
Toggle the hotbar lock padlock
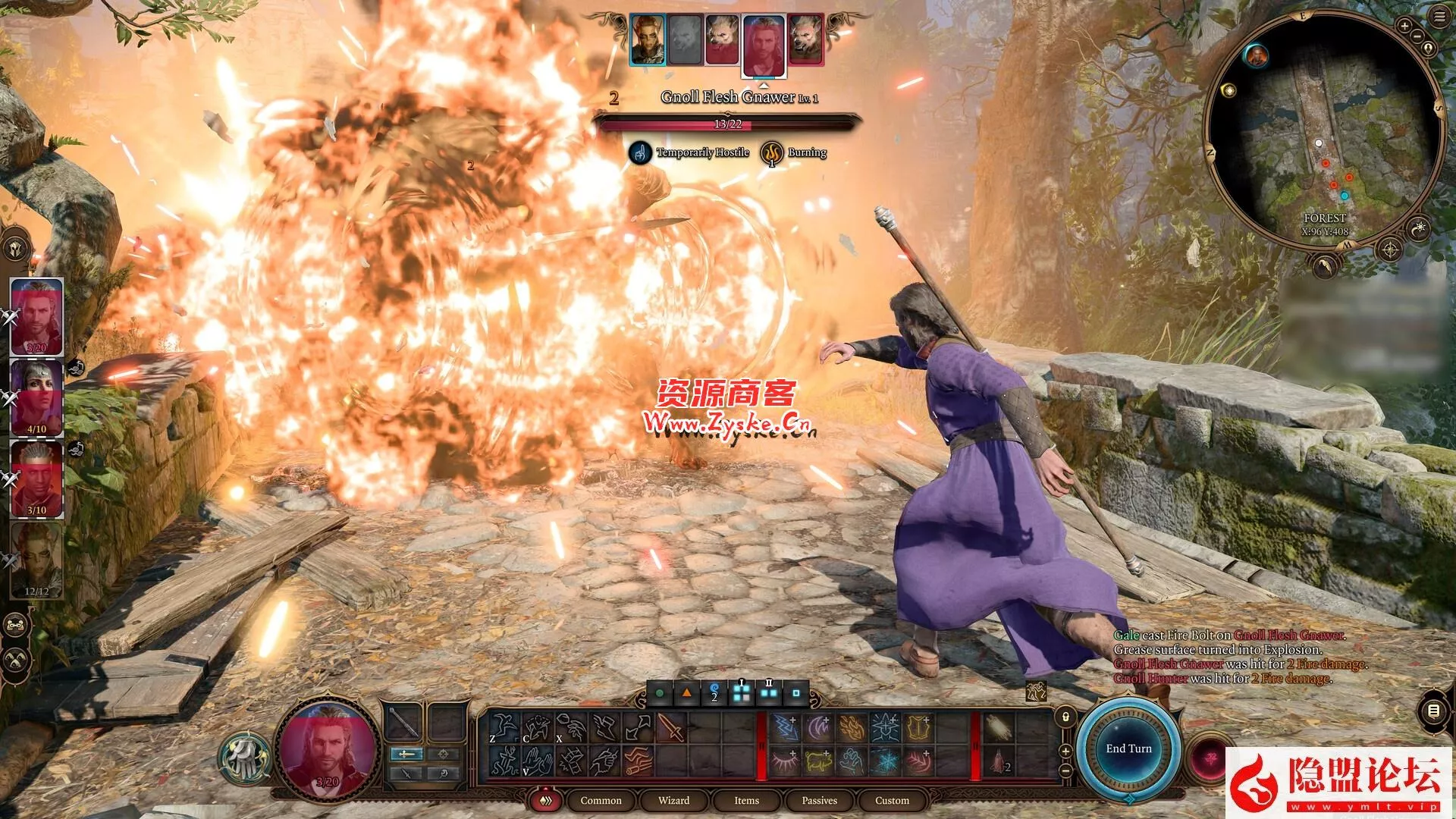click(x=1065, y=717)
